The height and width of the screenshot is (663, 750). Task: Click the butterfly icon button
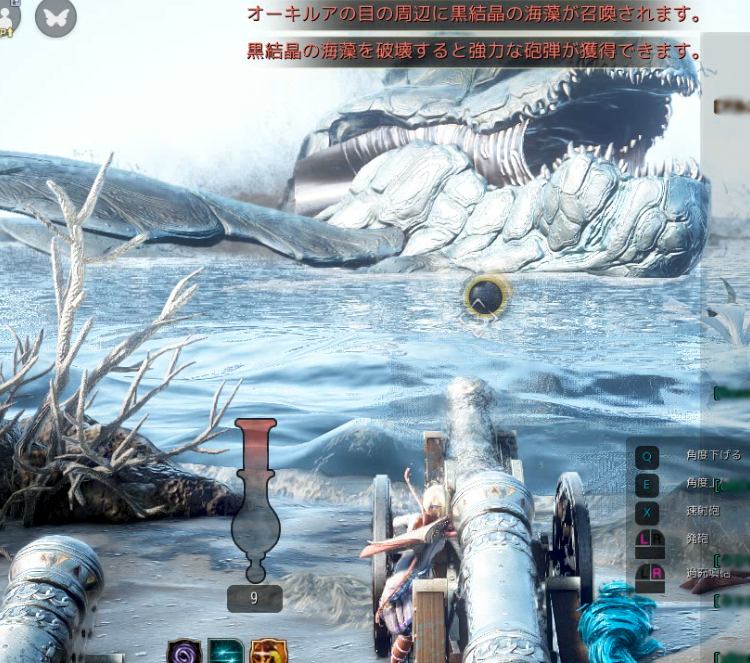pyautogui.click(x=56, y=17)
